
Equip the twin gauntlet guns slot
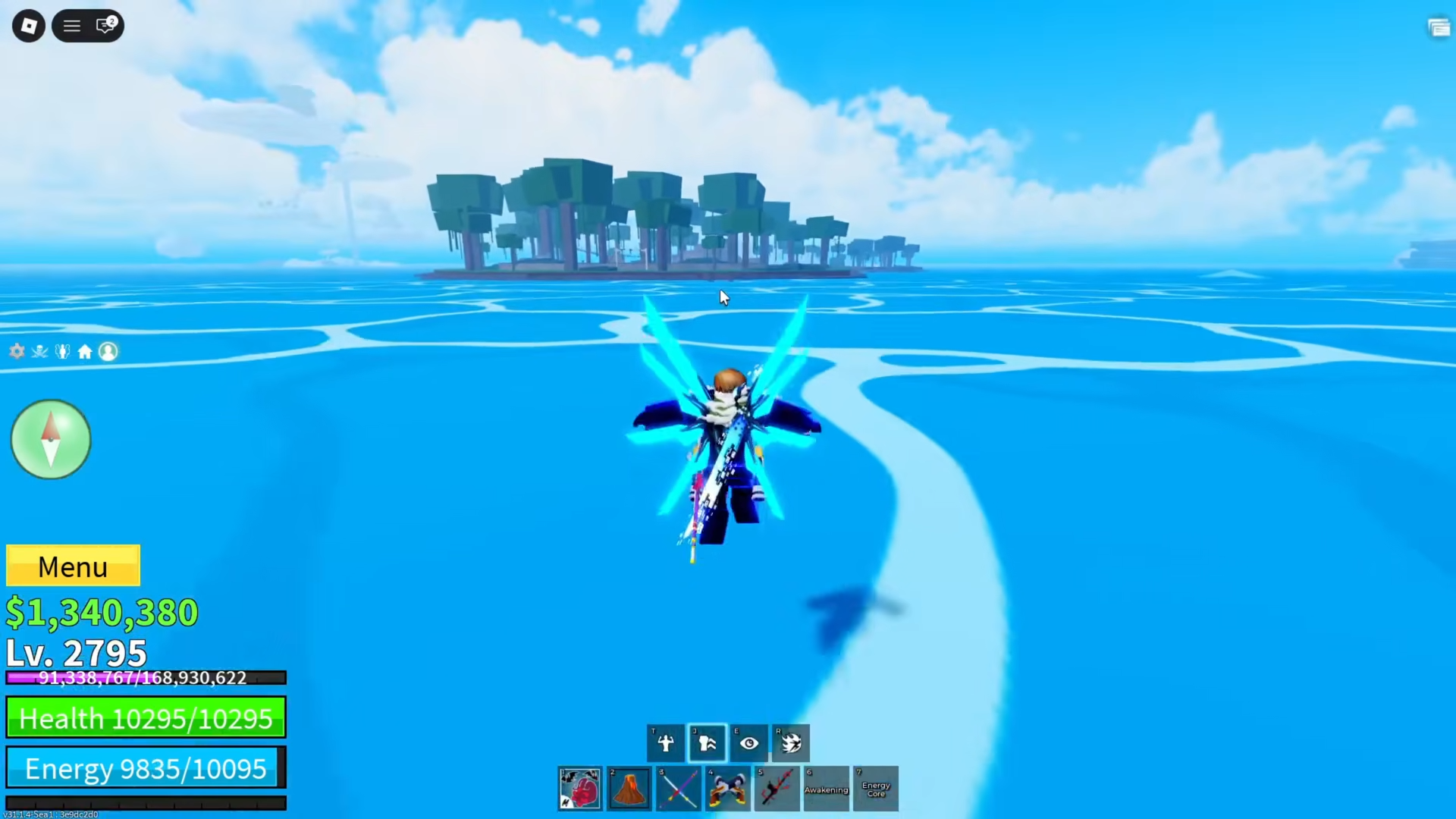(728, 789)
